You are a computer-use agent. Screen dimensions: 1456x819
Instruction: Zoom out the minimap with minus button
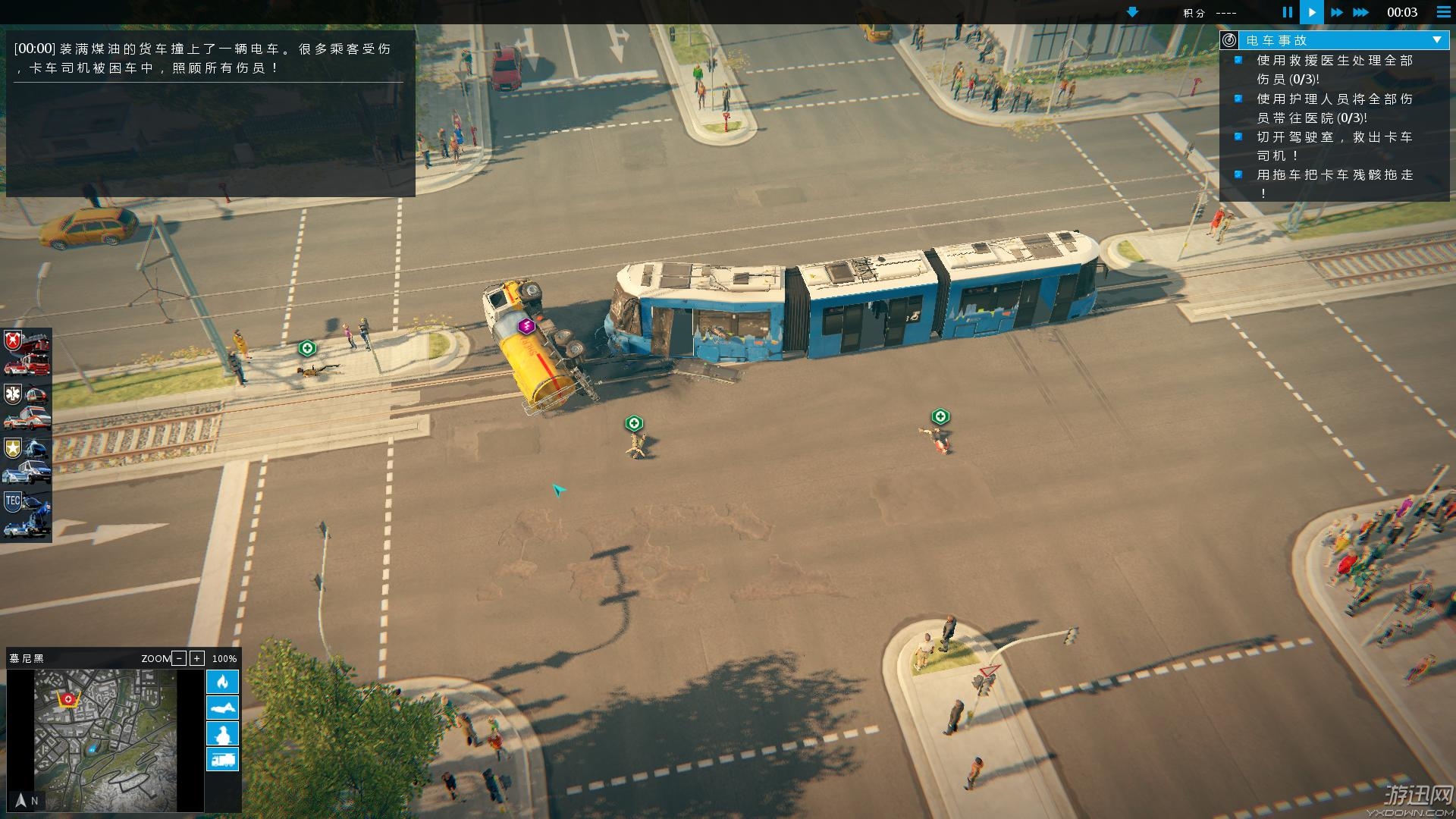pos(179,658)
